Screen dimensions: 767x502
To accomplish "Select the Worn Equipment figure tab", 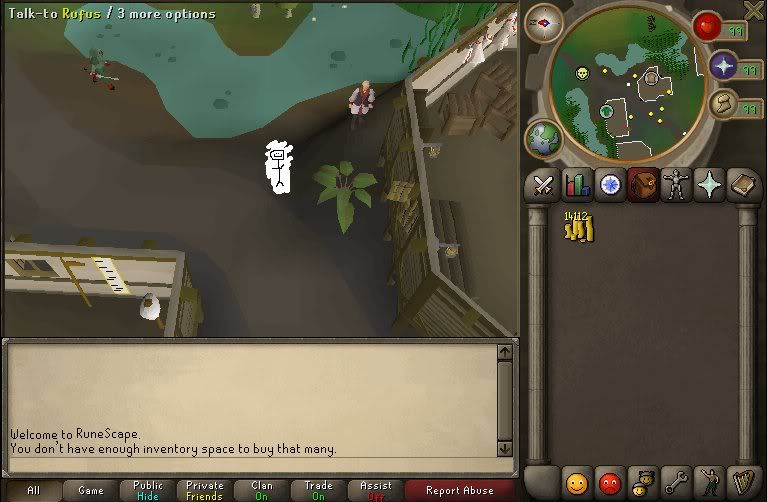I will (x=677, y=185).
